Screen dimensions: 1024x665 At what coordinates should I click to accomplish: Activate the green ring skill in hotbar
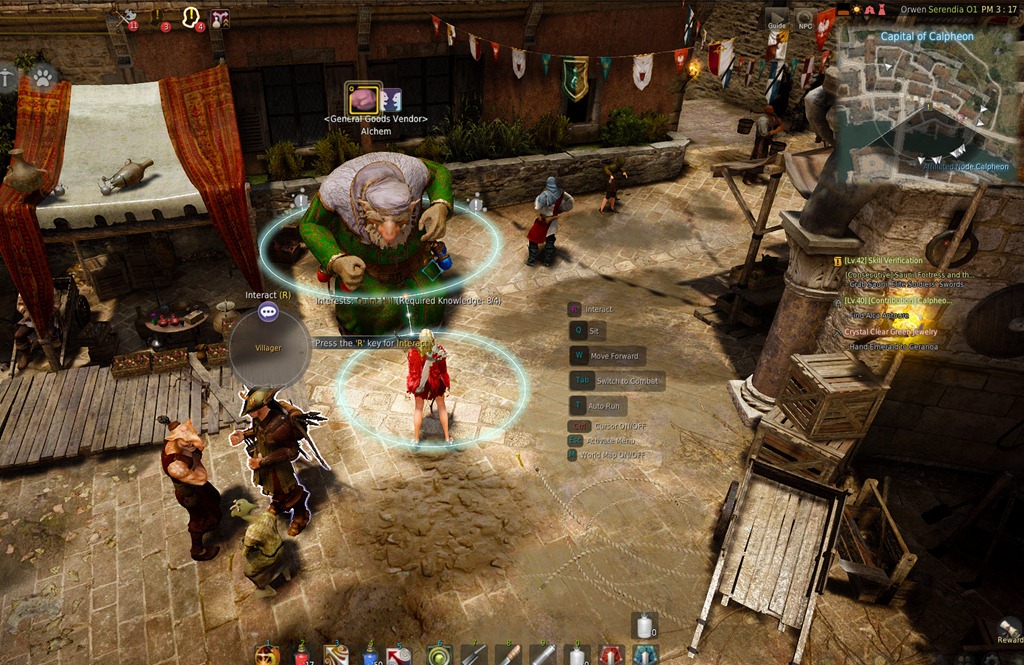point(438,656)
